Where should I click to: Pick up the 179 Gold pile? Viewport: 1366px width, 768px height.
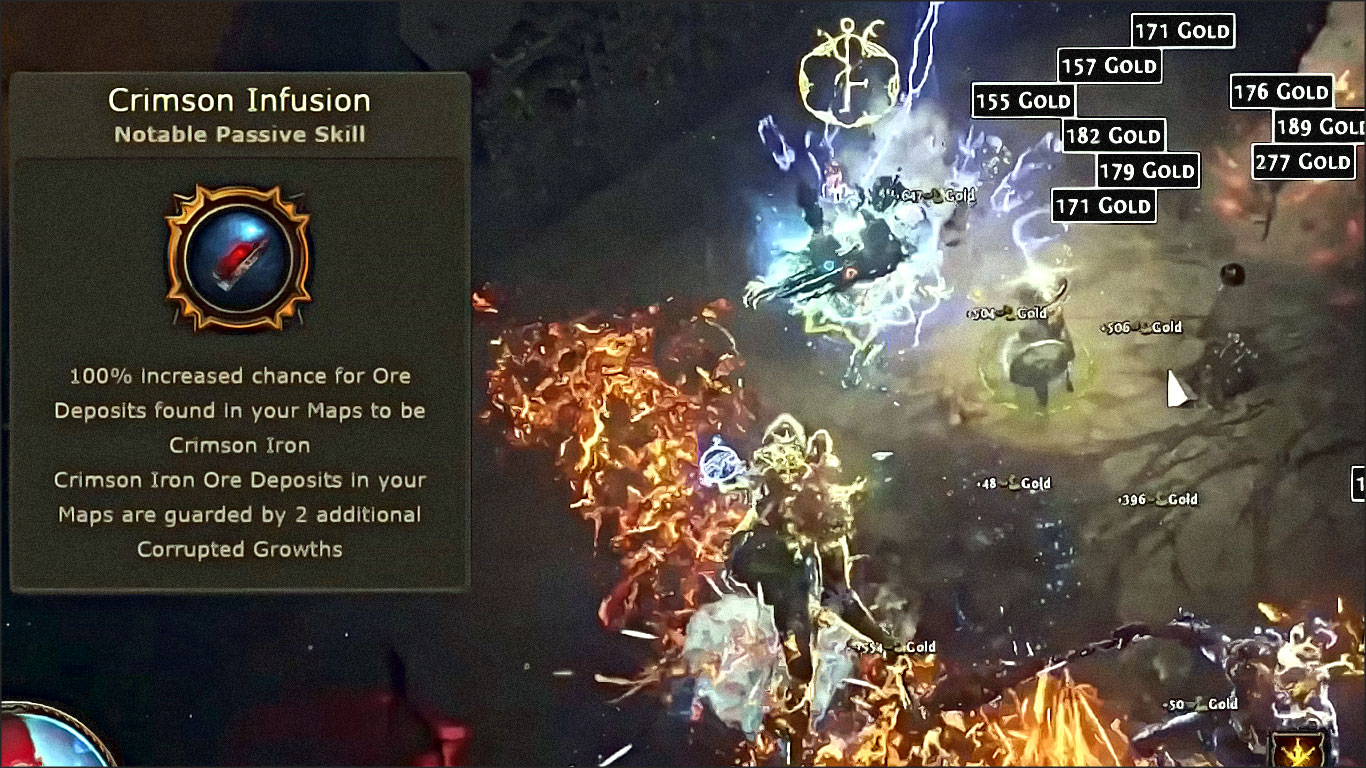tap(1145, 171)
